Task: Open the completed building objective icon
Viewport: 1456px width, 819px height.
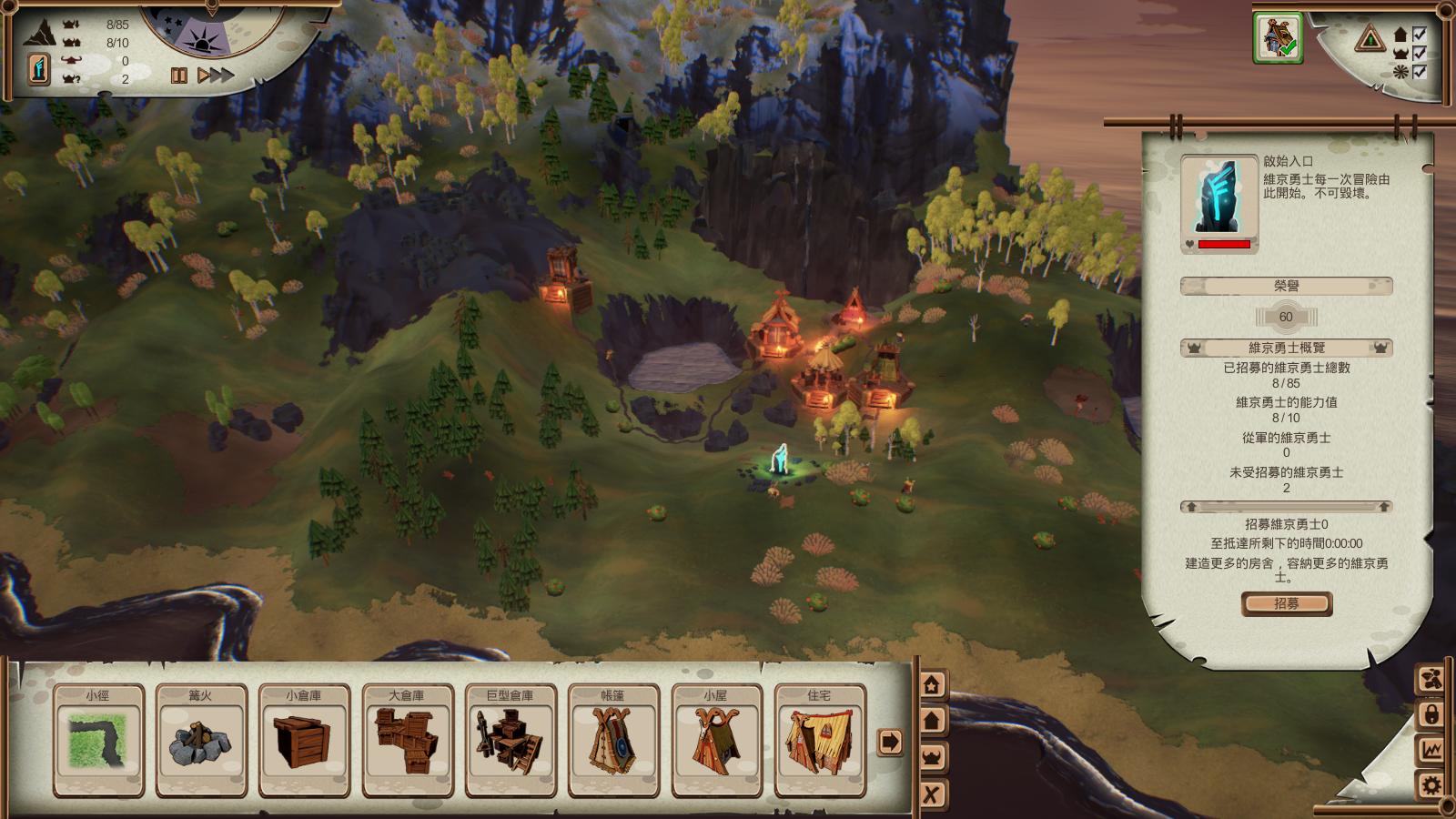Action: tap(1278, 38)
